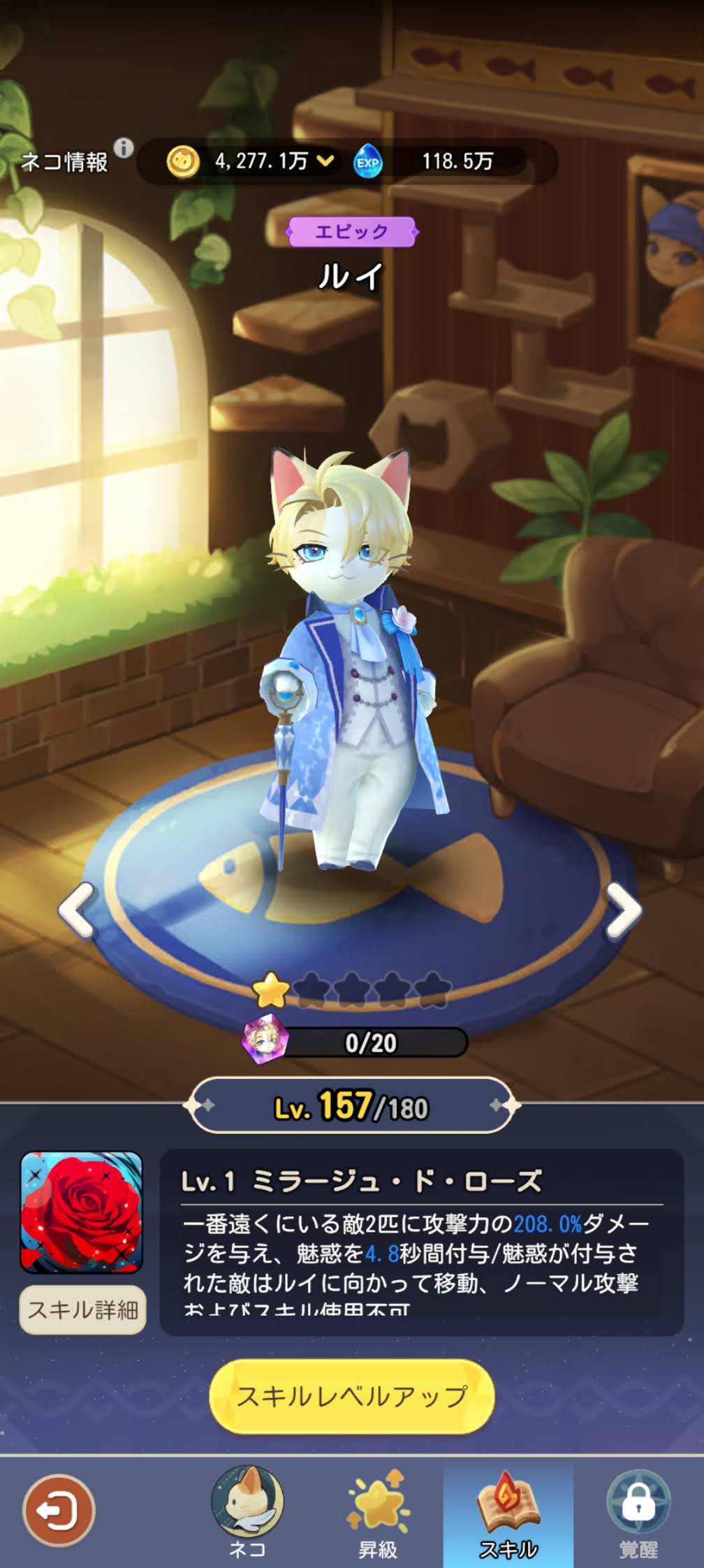Viewport: 704px width, 1568px height.
Task: Open the locked 覚醒 awakening tab
Action: click(638, 1511)
